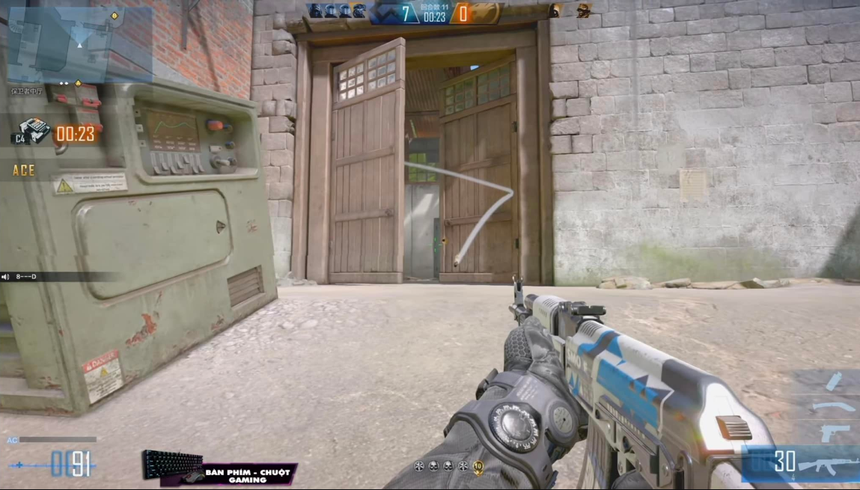
Task: Click the ACE badge under the bomb timer
Action: click(x=24, y=170)
